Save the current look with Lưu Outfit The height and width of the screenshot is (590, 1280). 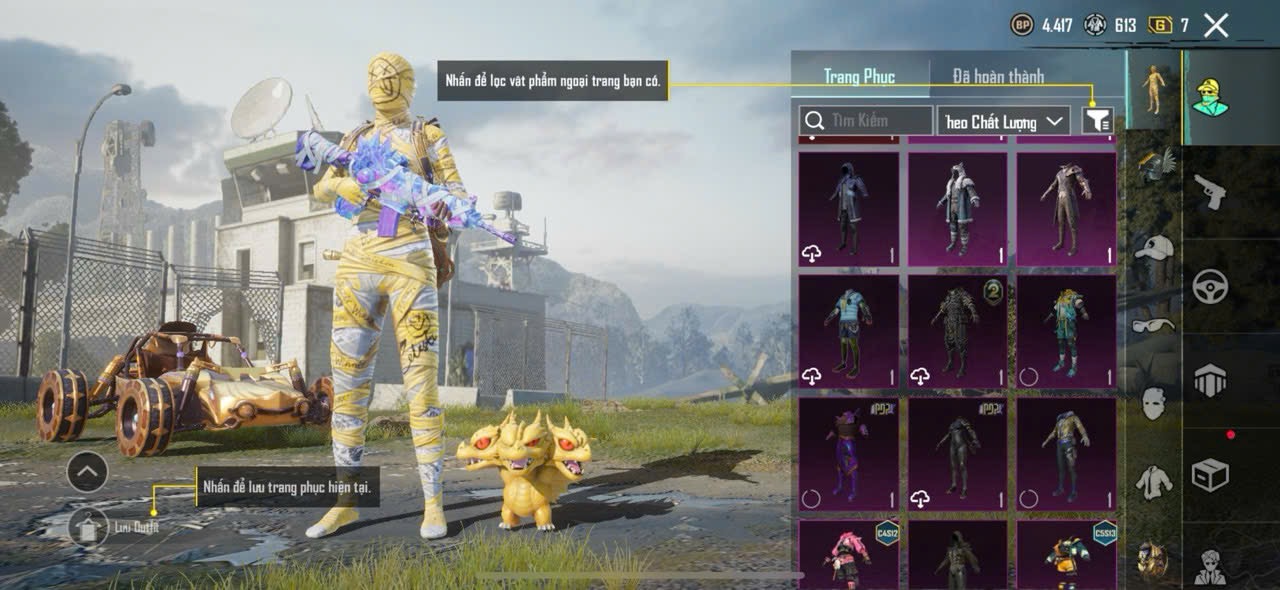(89, 526)
